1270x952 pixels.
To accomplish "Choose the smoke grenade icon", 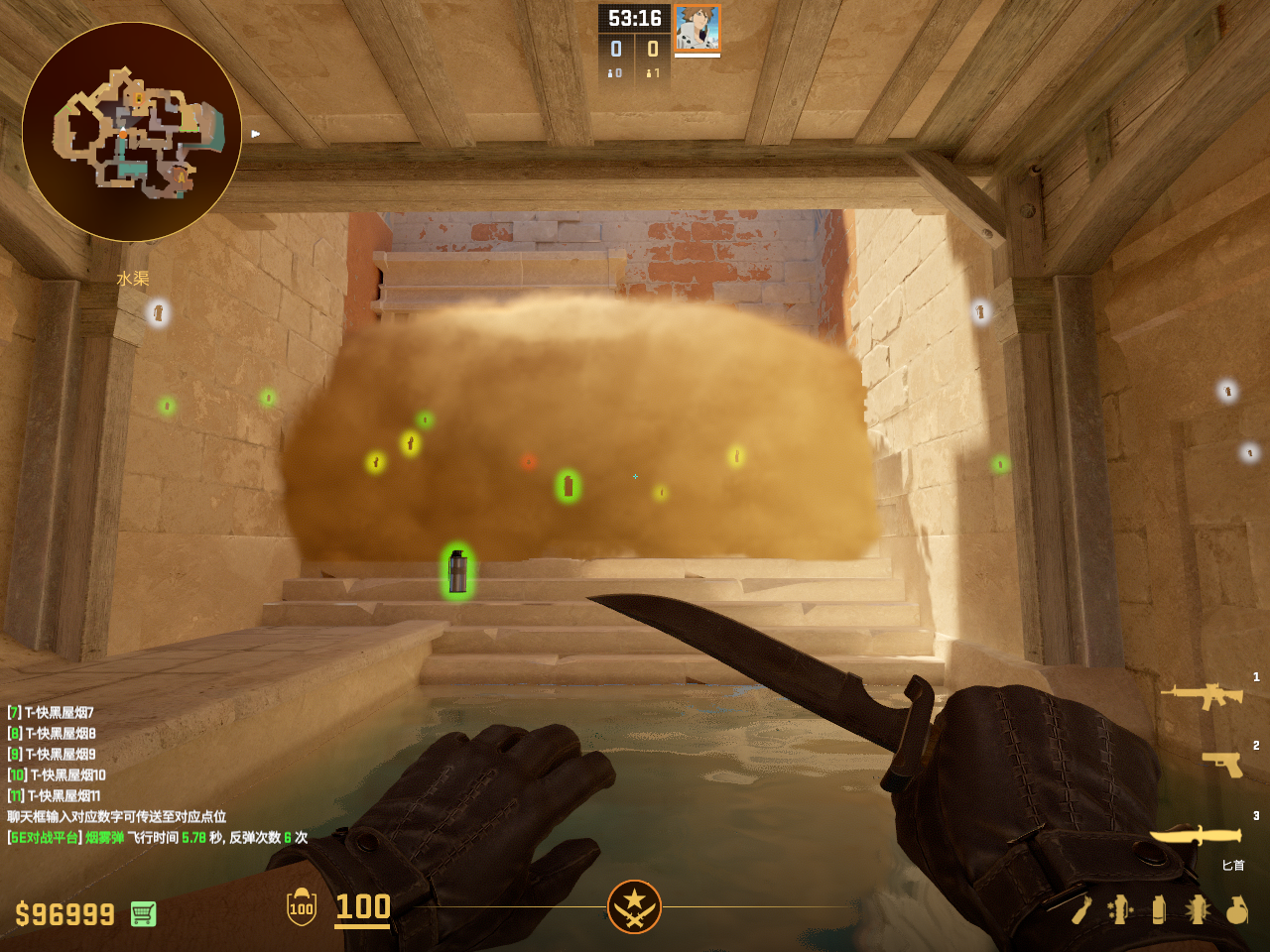I will click(x=1159, y=909).
